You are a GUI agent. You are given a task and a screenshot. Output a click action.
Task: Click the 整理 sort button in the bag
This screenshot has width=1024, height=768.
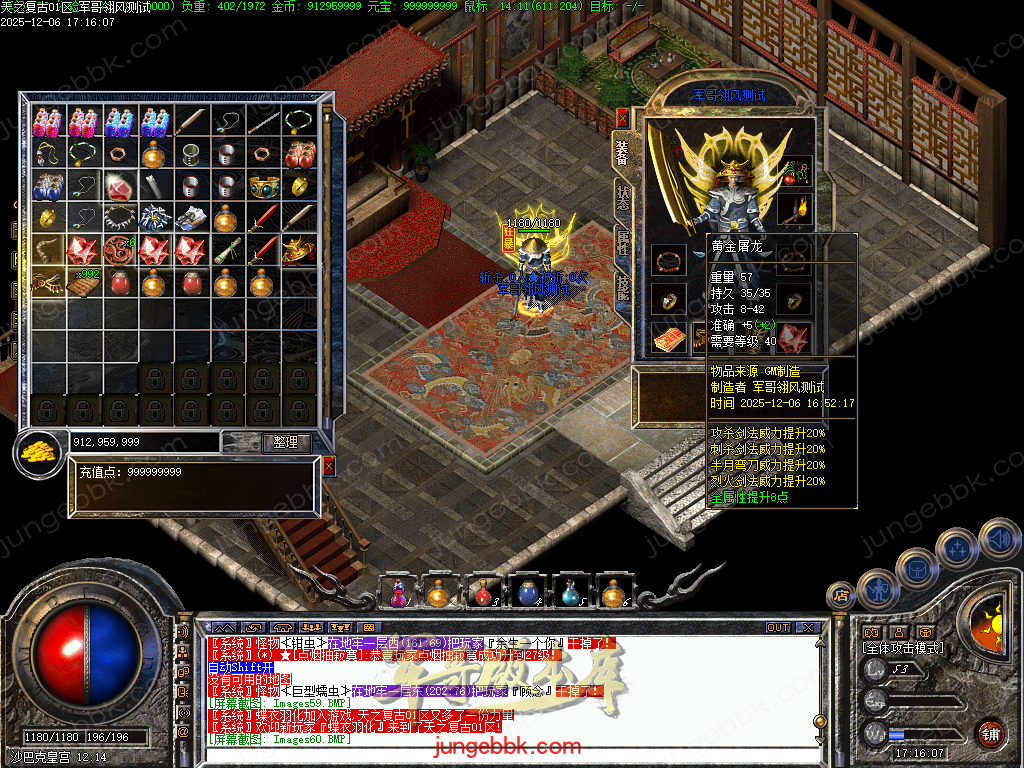(286, 442)
